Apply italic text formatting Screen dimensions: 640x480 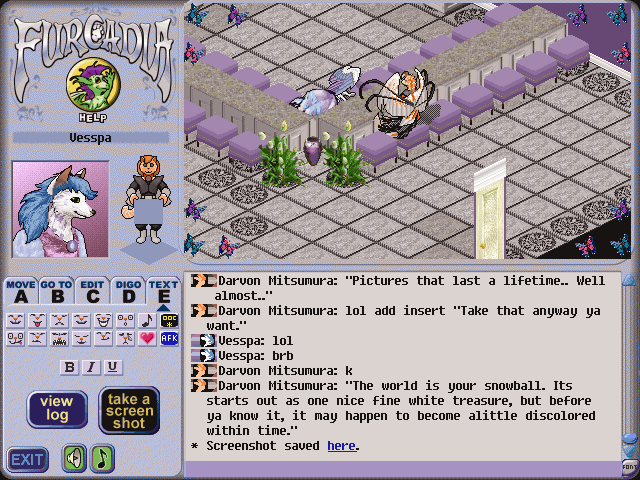point(91,367)
